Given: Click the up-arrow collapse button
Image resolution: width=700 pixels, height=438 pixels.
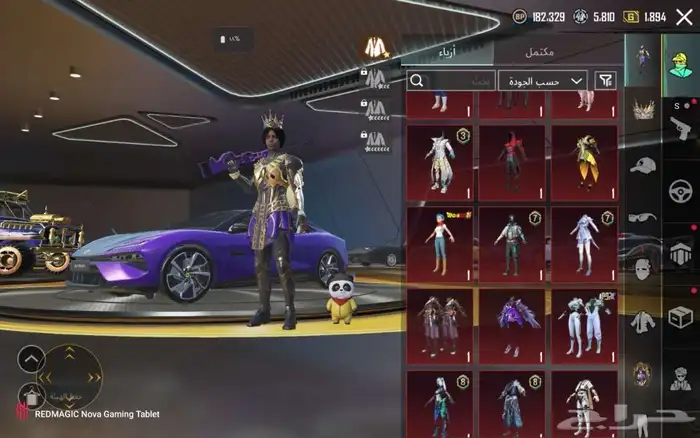Looking at the screenshot, I should click(x=31, y=357).
